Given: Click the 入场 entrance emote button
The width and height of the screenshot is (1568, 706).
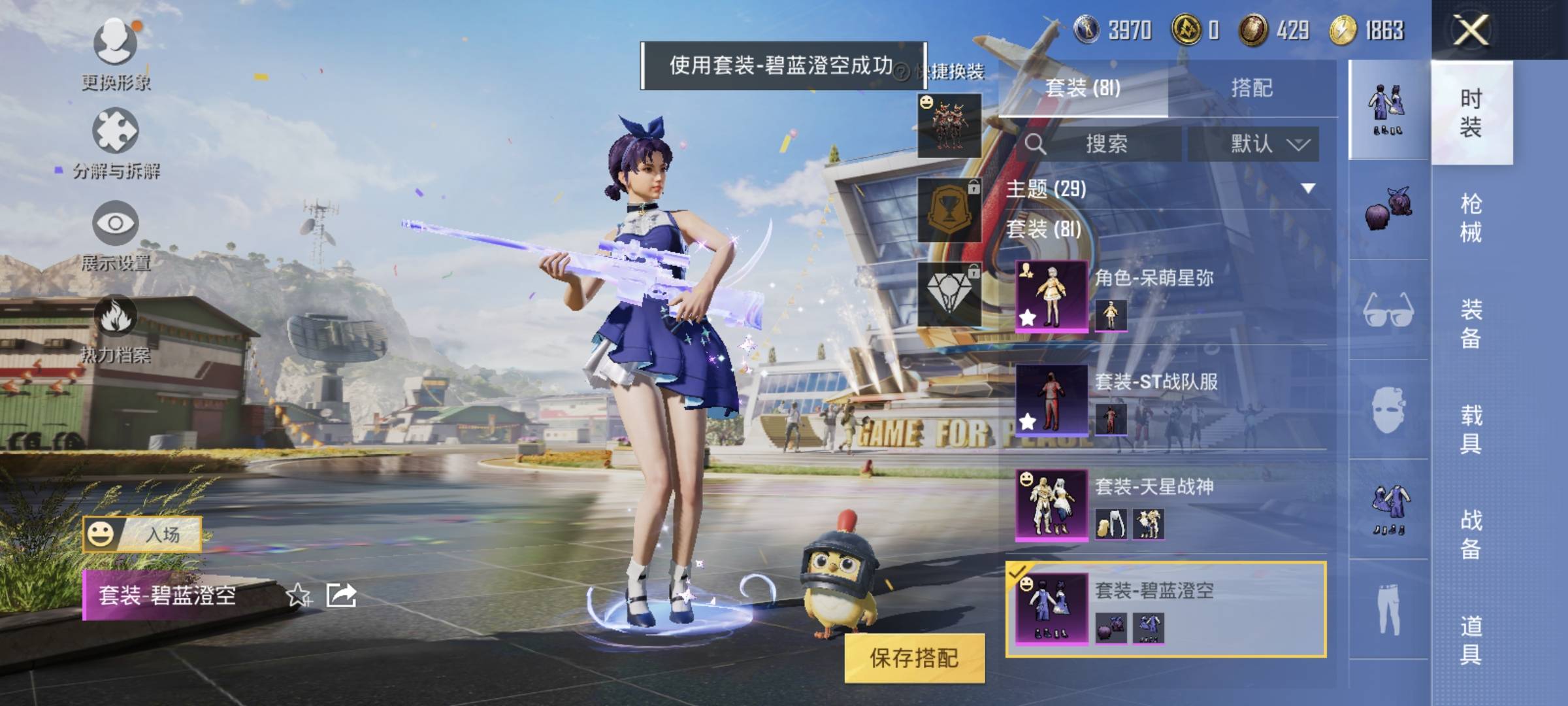Looking at the screenshot, I should tap(142, 534).
